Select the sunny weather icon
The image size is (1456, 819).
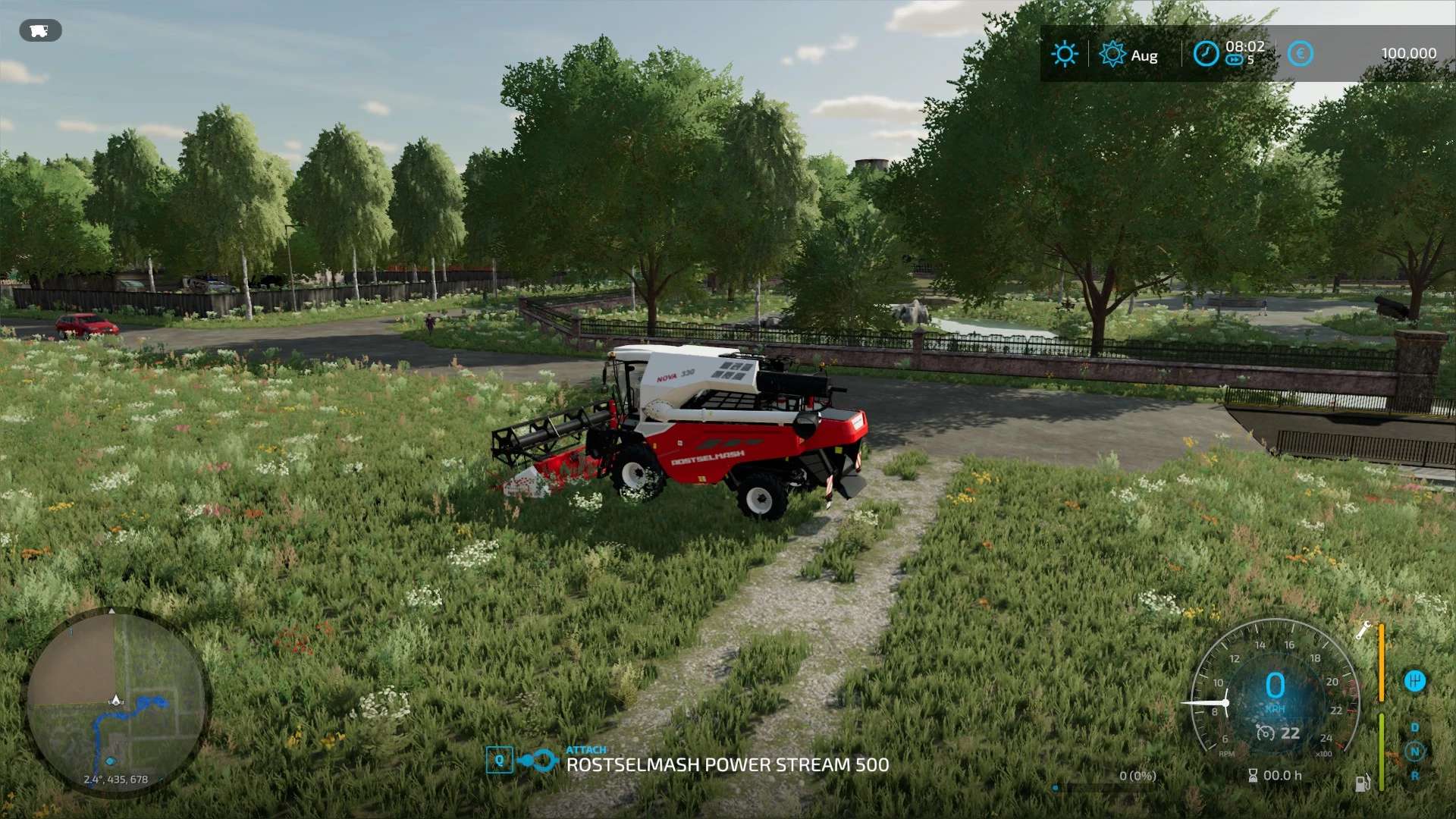pyautogui.click(x=1065, y=54)
